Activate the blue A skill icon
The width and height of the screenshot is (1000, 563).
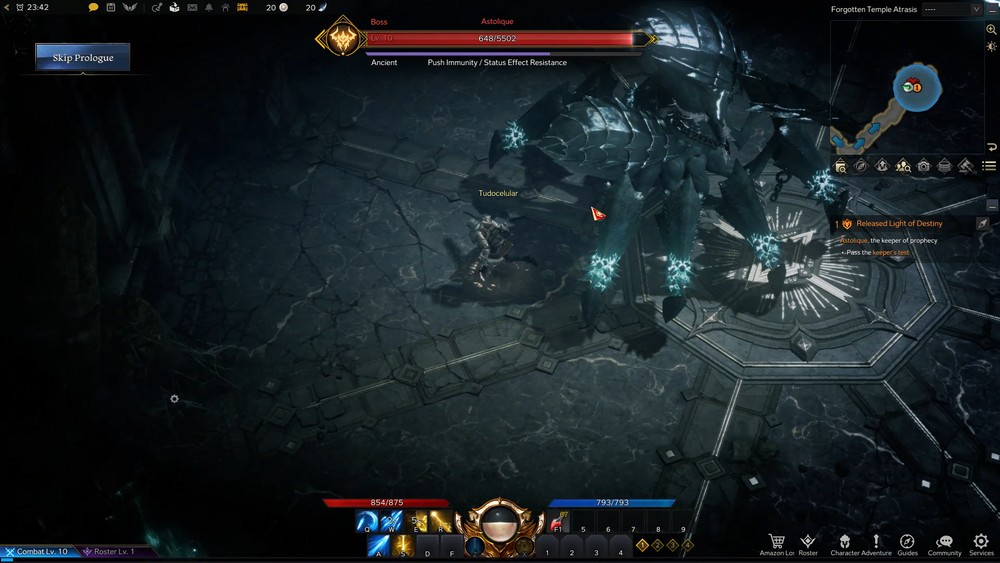pos(379,546)
